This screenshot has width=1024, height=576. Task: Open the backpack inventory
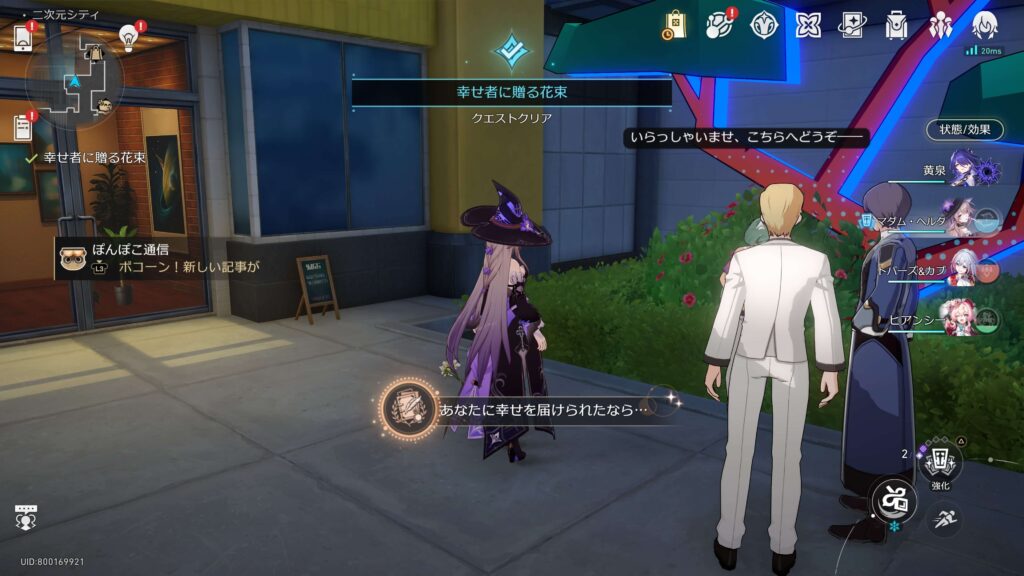point(896,24)
